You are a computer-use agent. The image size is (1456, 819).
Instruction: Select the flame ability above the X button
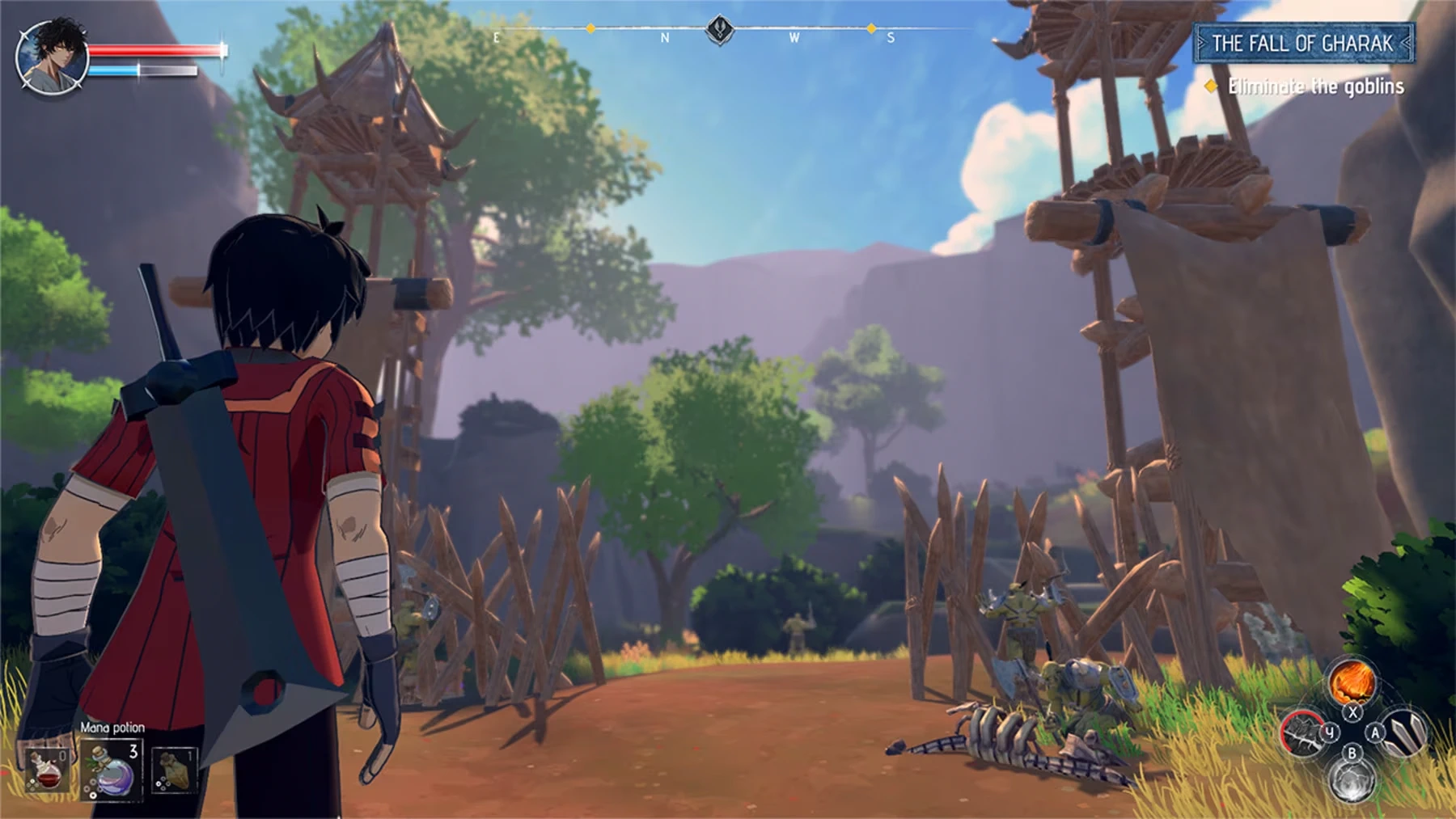pos(1352,682)
